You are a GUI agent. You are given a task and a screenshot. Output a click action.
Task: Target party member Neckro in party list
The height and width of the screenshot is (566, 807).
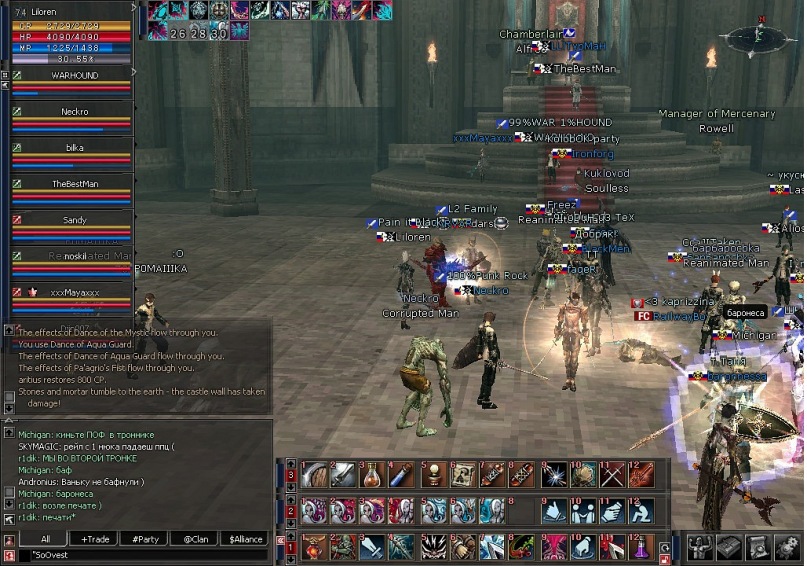pos(74,112)
